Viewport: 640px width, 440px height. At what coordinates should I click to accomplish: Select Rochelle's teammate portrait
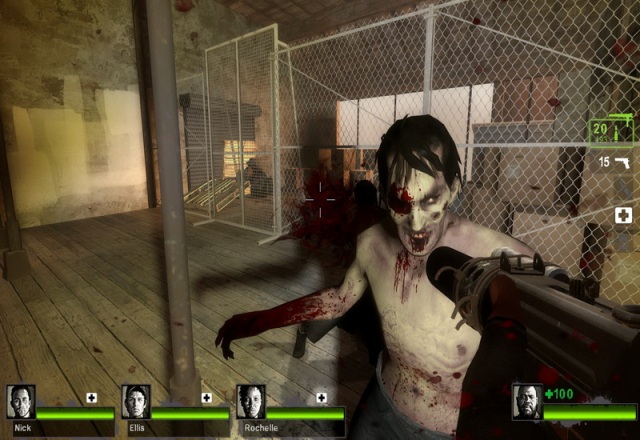click(x=251, y=402)
